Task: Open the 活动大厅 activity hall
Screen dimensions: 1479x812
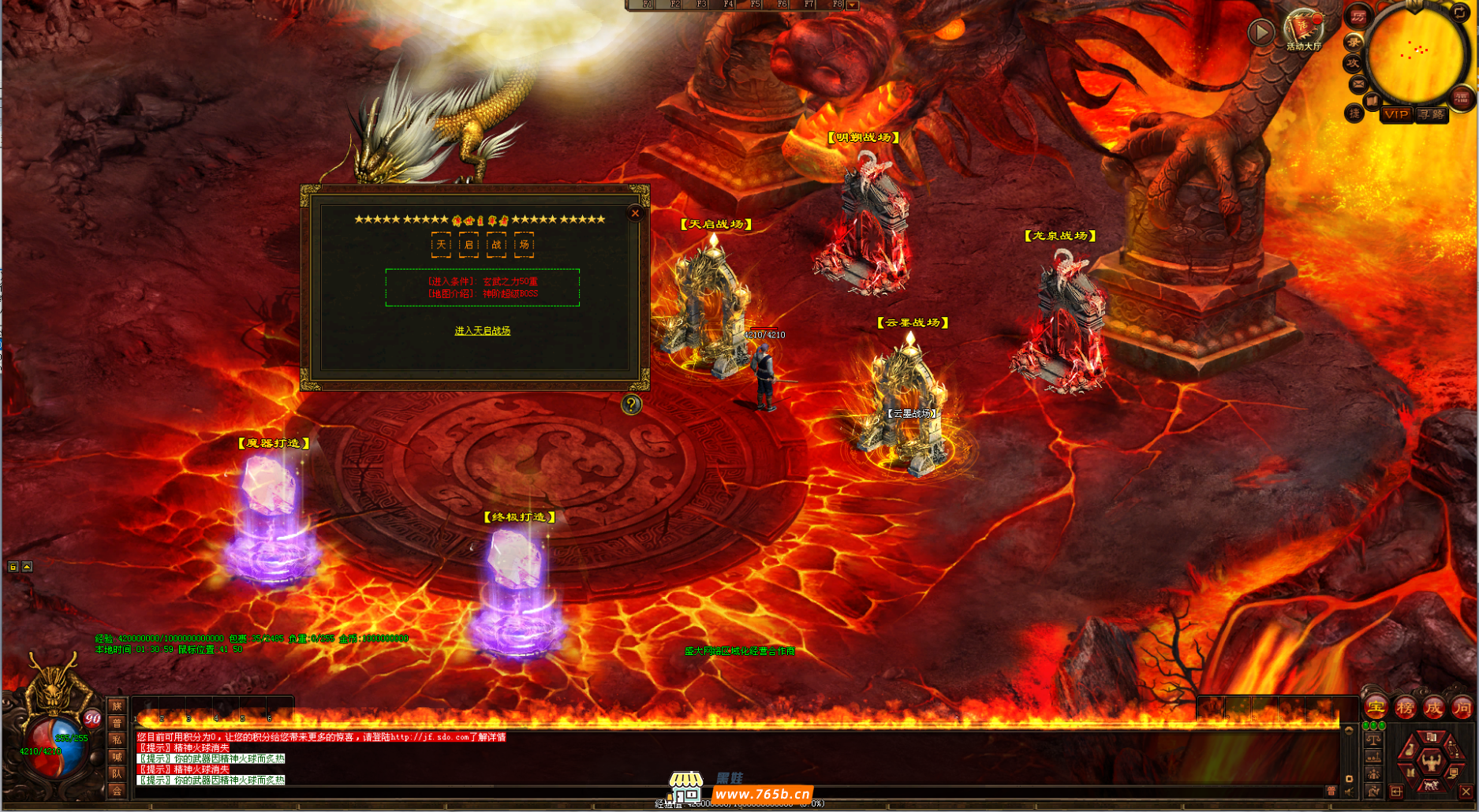Action: click(1302, 29)
